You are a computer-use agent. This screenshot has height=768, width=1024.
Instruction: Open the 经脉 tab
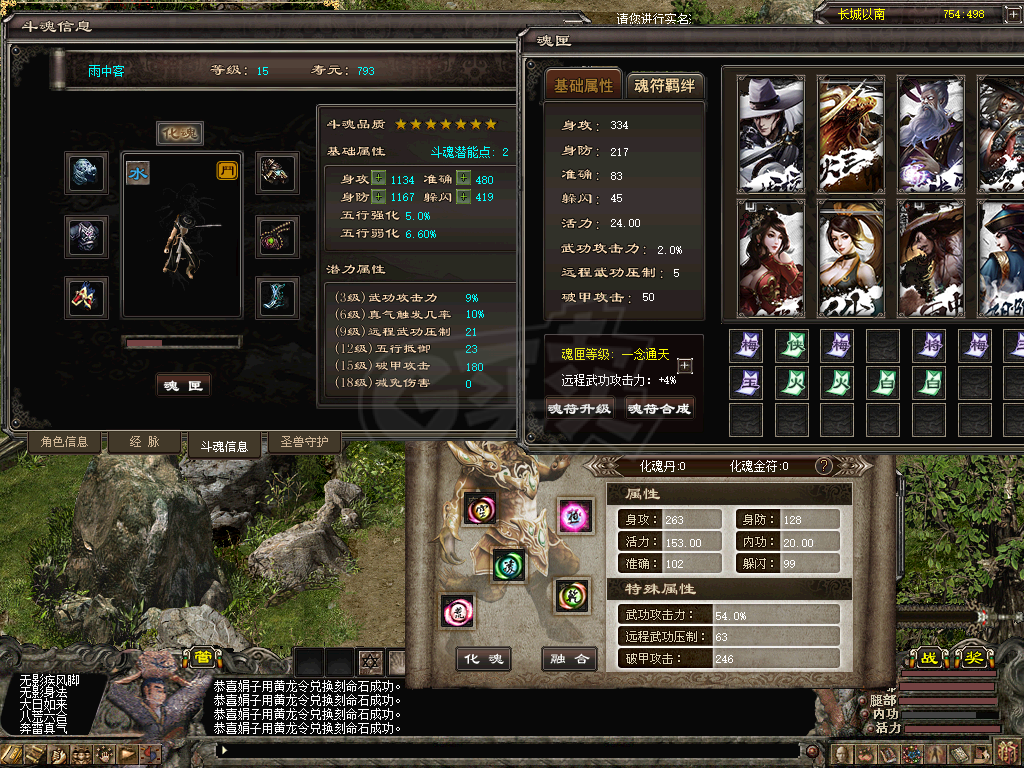pyautogui.click(x=144, y=442)
